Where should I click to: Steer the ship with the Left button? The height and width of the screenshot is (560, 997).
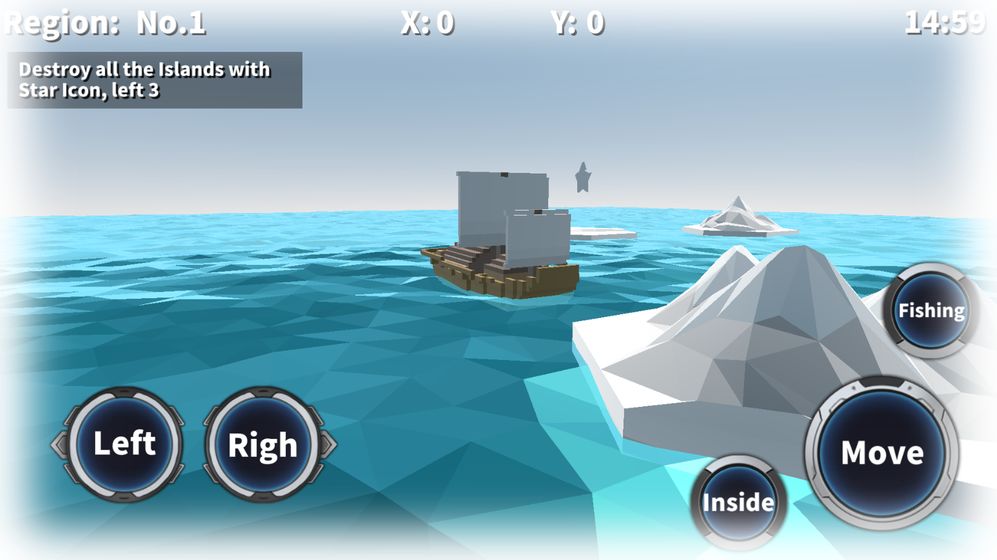point(124,444)
